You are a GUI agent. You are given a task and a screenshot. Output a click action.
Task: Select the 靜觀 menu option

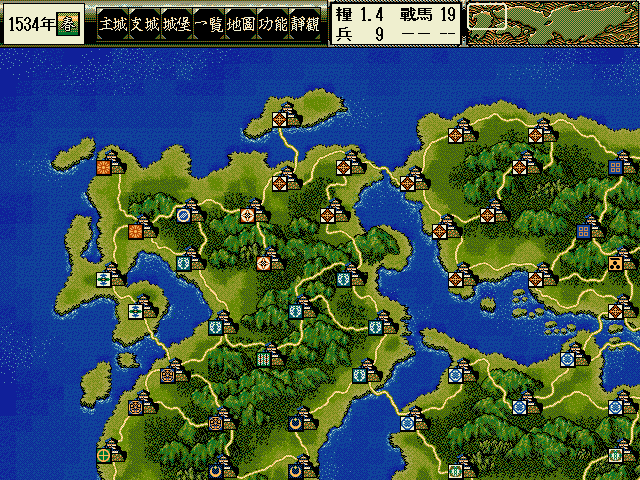click(x=304, y=24)
